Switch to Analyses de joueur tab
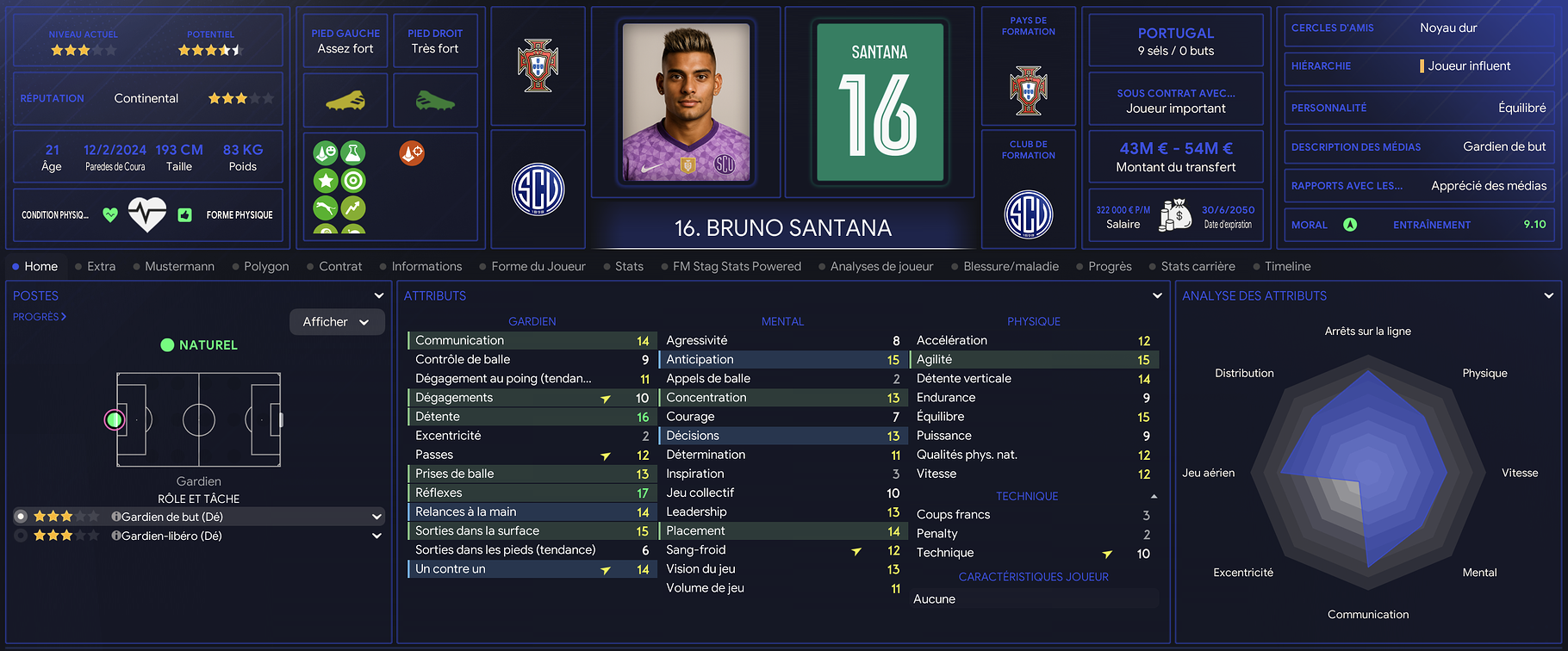The width and height of the screenshot is (1568, 651). (881, 267)
